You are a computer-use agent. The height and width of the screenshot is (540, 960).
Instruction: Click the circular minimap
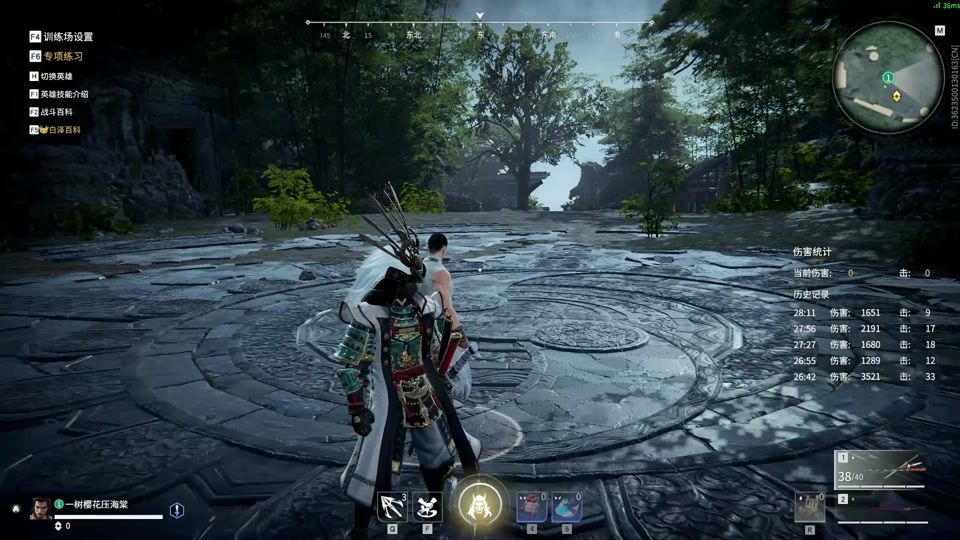(888, 77)
